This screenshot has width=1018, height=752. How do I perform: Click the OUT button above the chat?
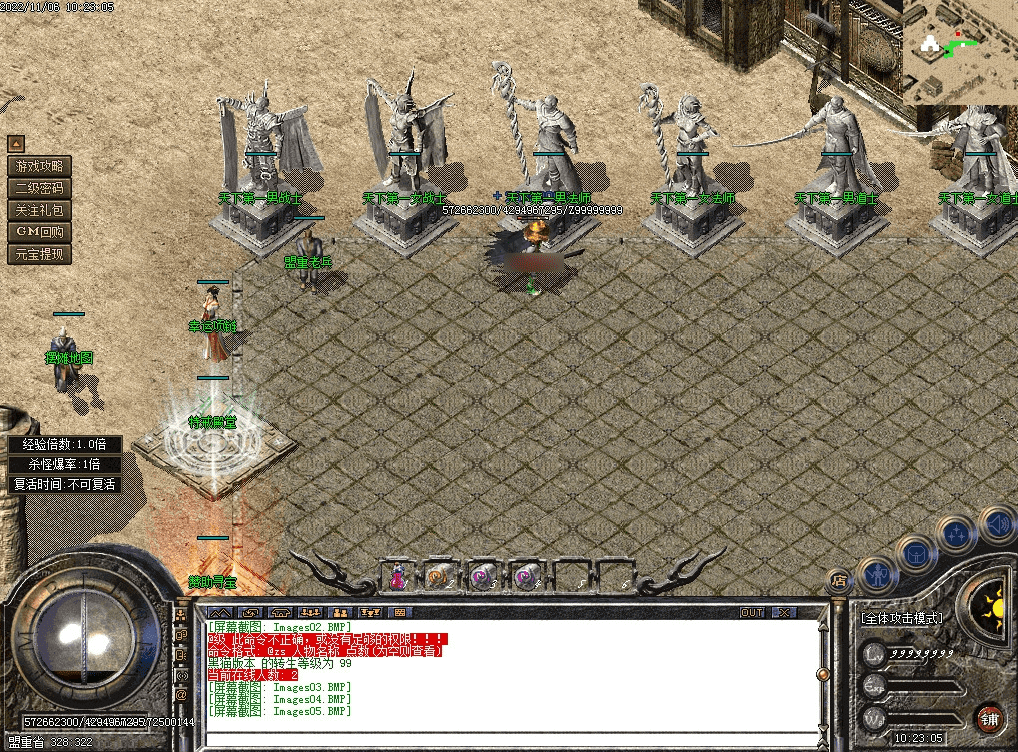coord(752,612)
